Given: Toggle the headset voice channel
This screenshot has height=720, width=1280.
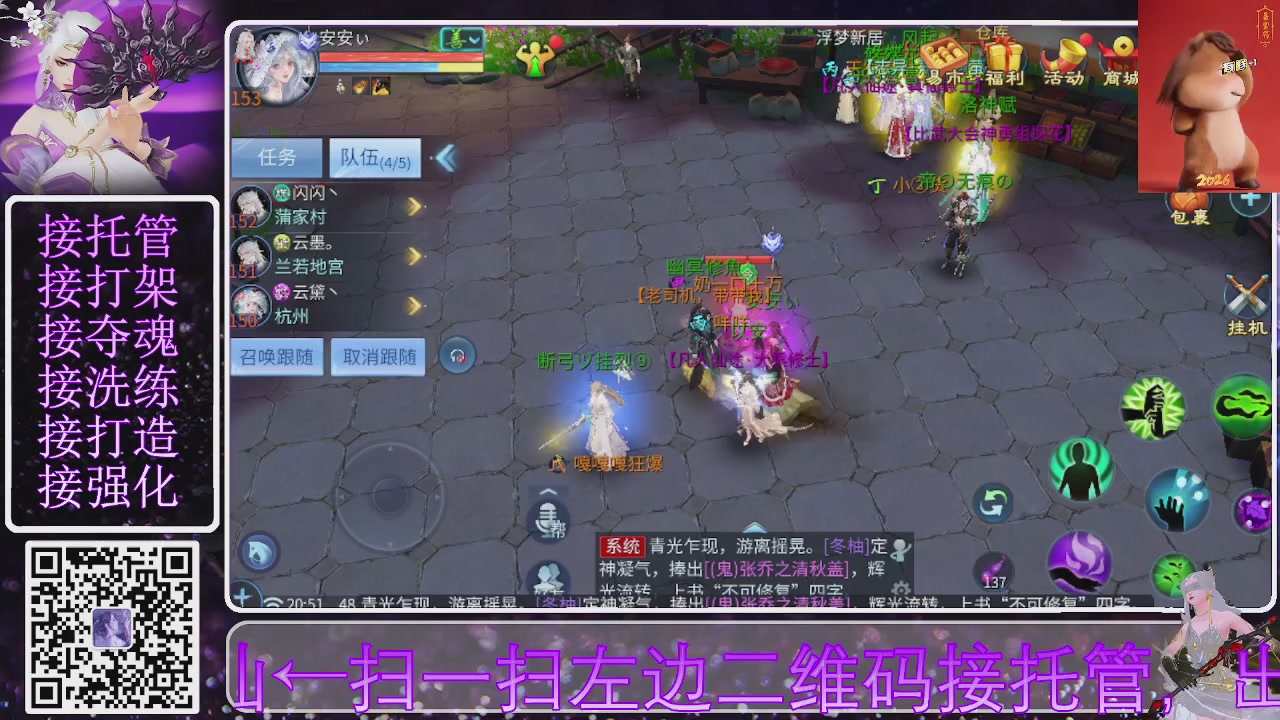Looking at the screenshot, I should coord(457,356).
